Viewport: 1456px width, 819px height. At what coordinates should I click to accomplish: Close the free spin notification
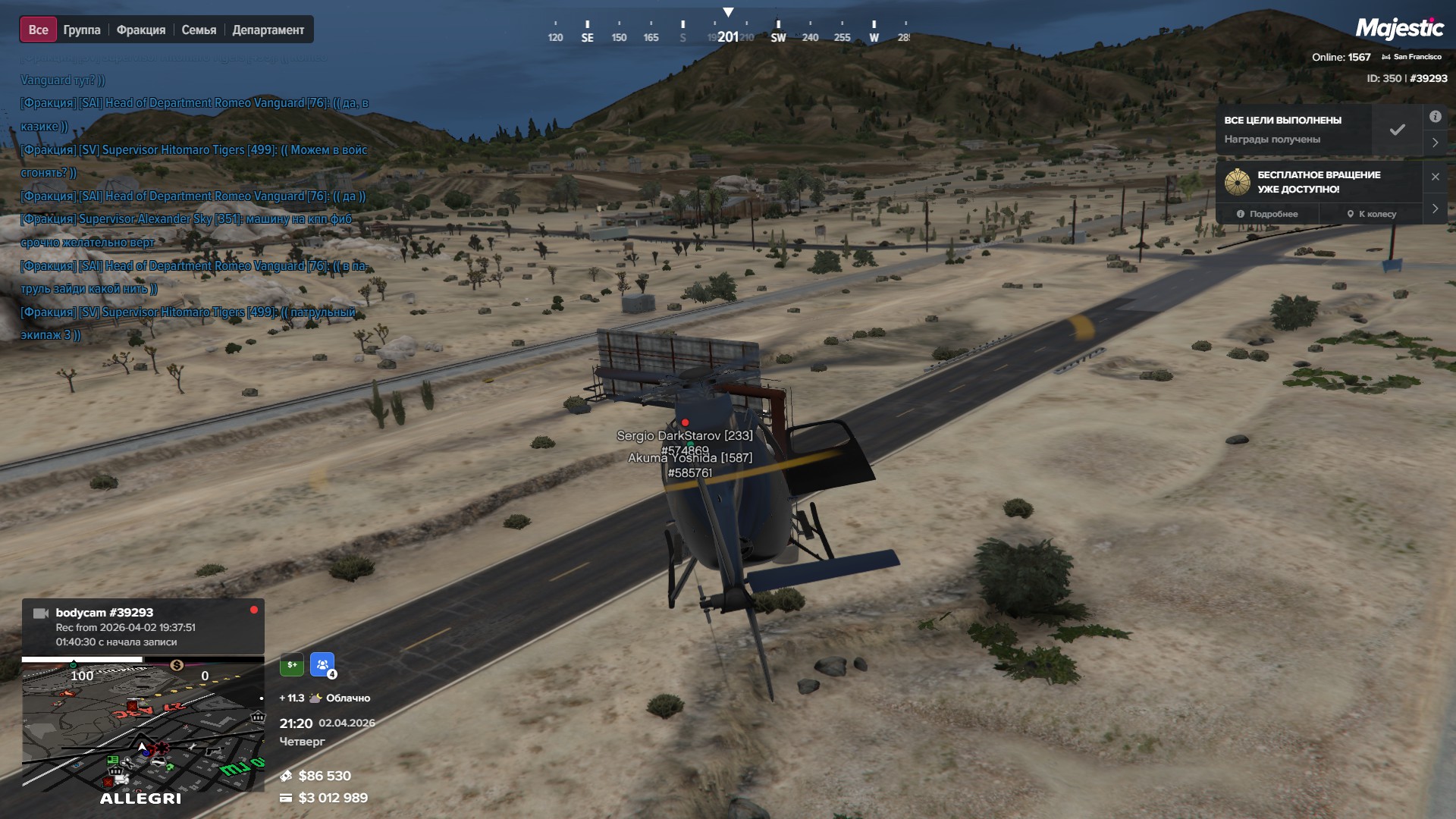1435,177
